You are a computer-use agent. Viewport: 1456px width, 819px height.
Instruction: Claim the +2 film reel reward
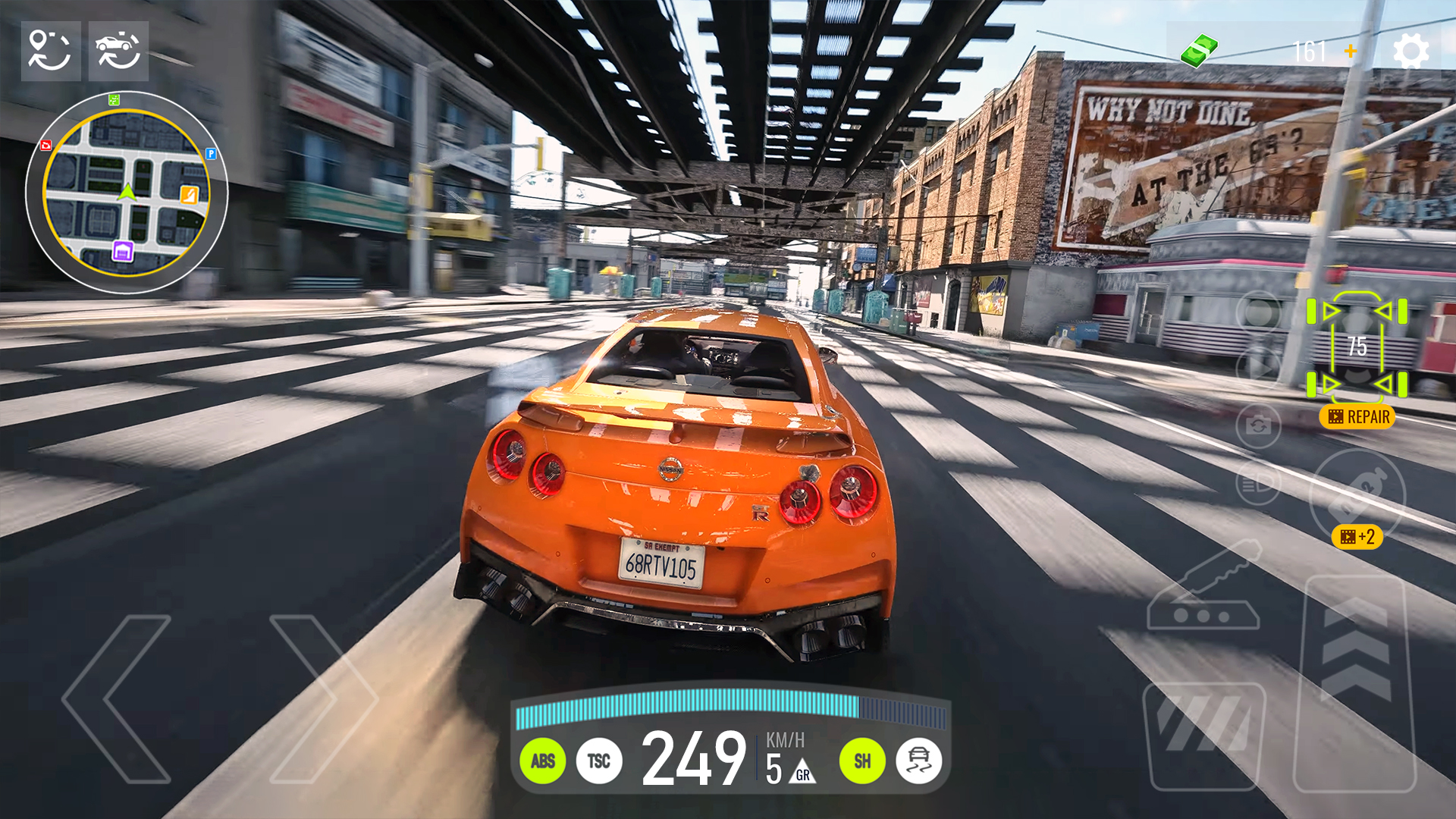pos(1357,536)
